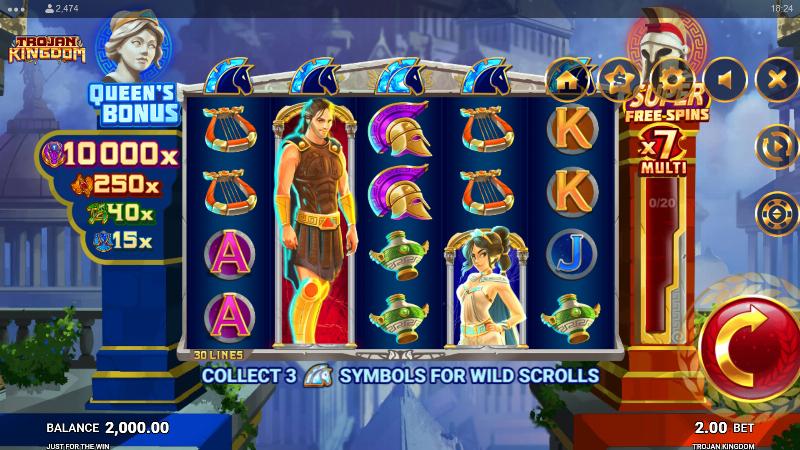Open the bet chip selector
Screen dimensions: 800x450
(776, 213)
